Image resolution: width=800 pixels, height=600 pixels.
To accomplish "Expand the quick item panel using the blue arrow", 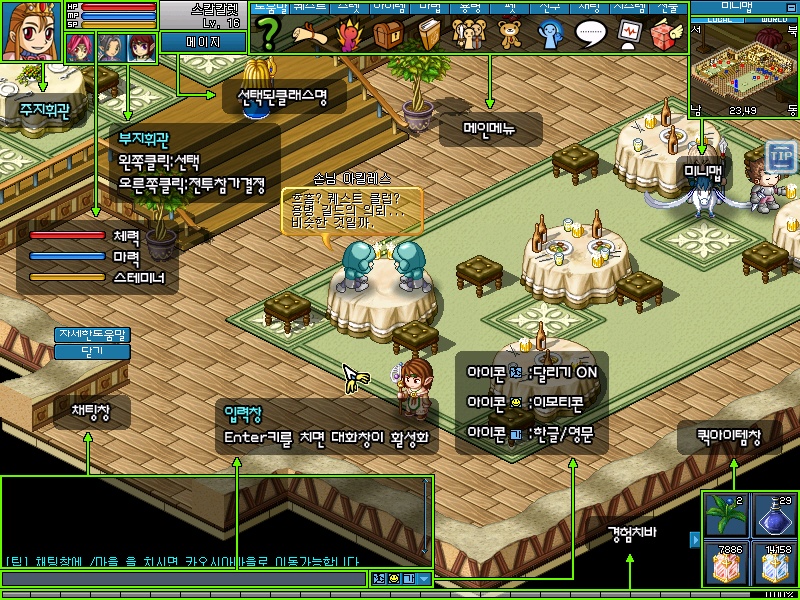I will click(695, 540).
